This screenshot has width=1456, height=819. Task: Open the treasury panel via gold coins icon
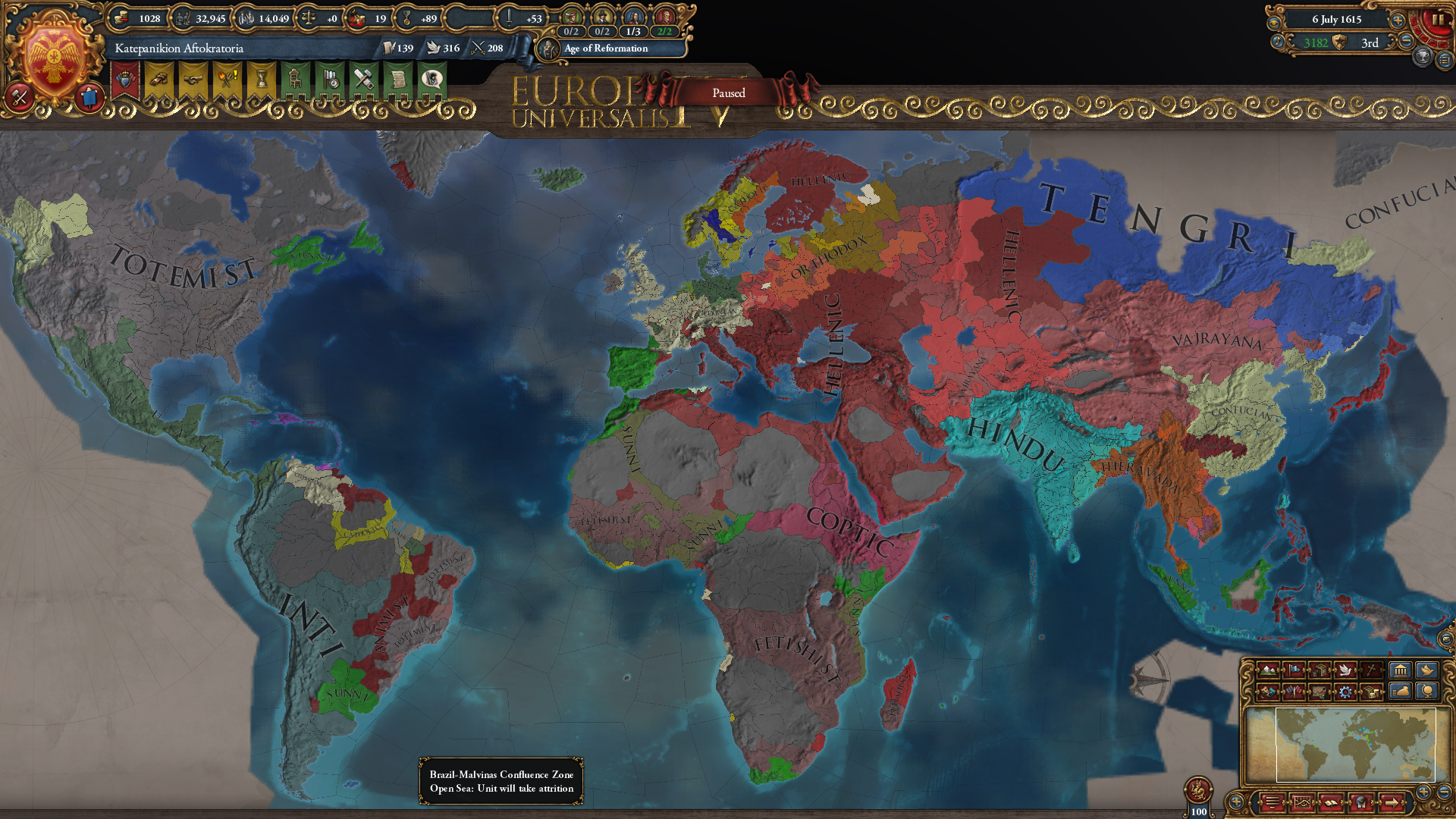pos(121,18)
